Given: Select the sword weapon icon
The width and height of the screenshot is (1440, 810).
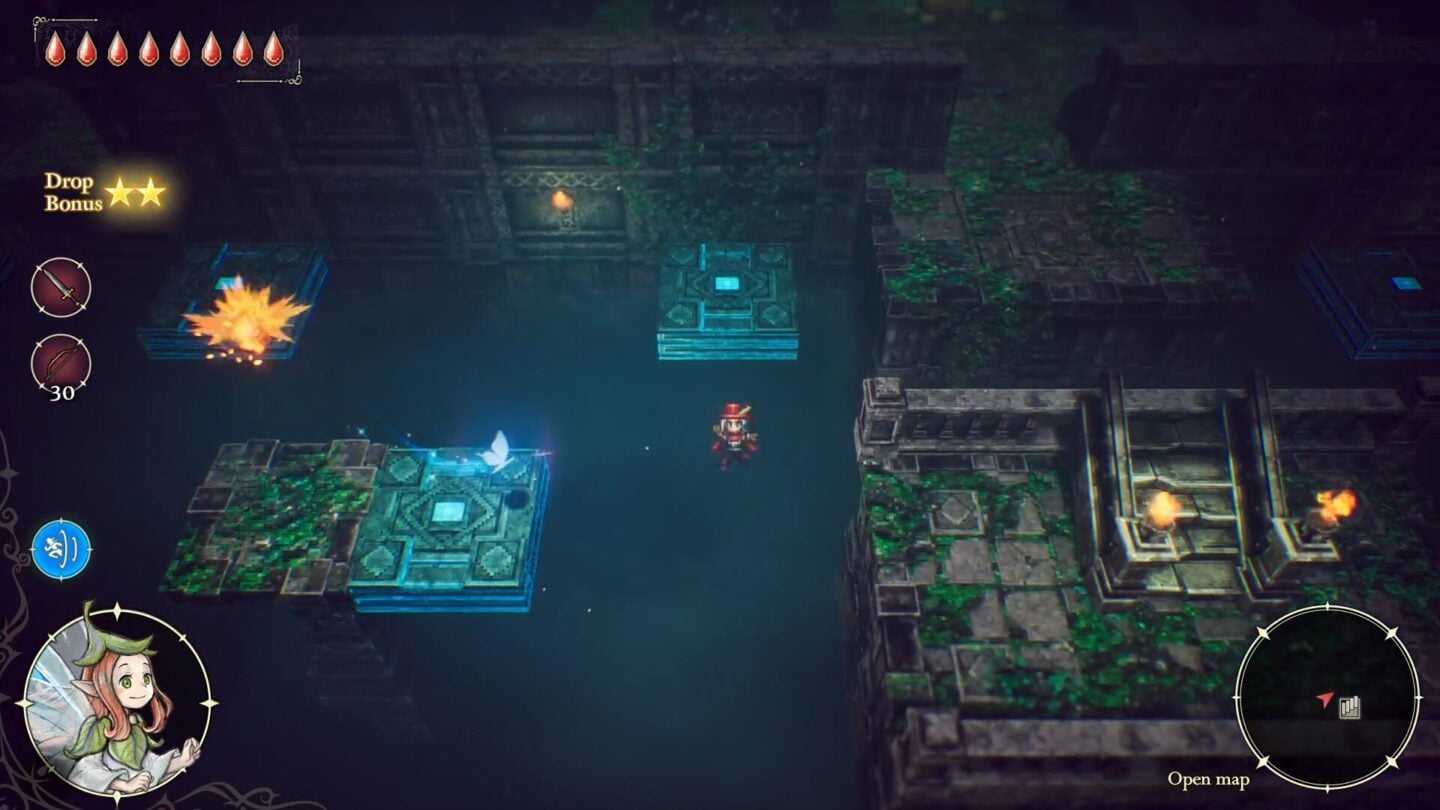Looking at the screenshot, I should [61, 287].
